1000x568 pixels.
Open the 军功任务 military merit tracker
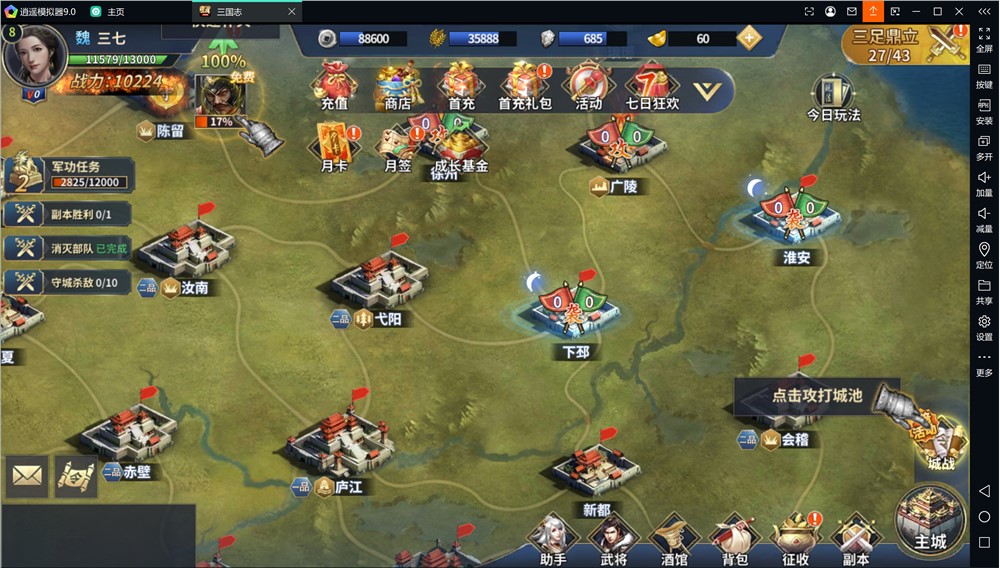(x=70, y=174)
